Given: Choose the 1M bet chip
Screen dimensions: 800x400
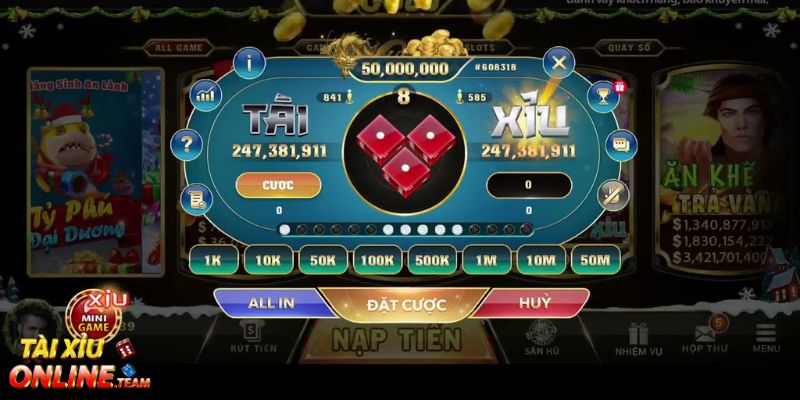Looking at the screenshot, I should pos(486,260).
